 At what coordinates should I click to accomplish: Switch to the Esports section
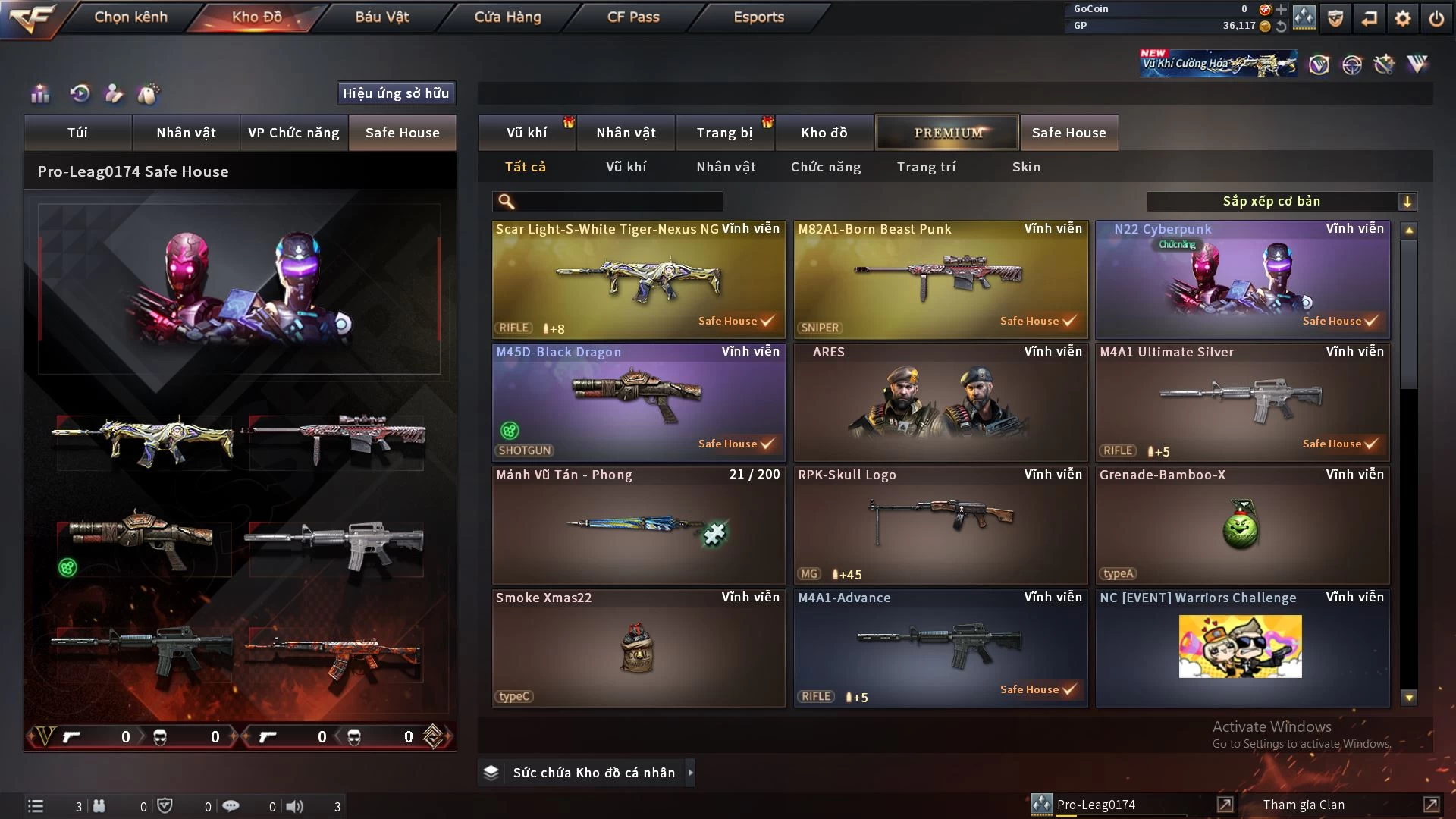(758, 17)
